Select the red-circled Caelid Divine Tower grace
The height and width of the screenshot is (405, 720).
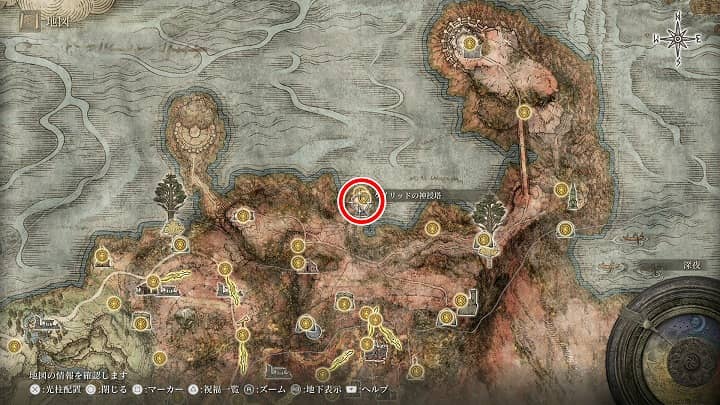click(x=361, y=198)
